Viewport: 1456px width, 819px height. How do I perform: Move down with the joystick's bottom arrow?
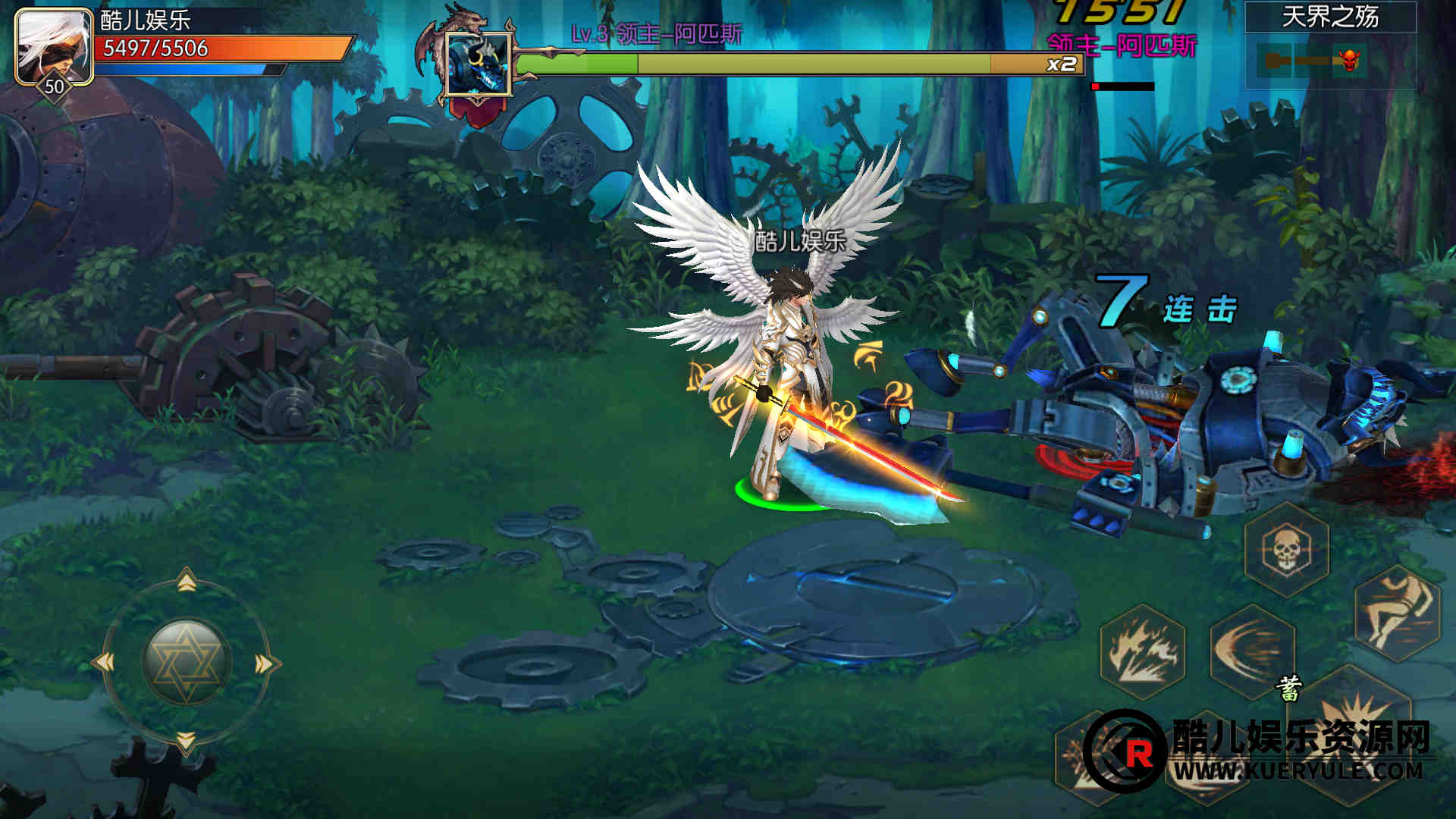pos(187,741)
